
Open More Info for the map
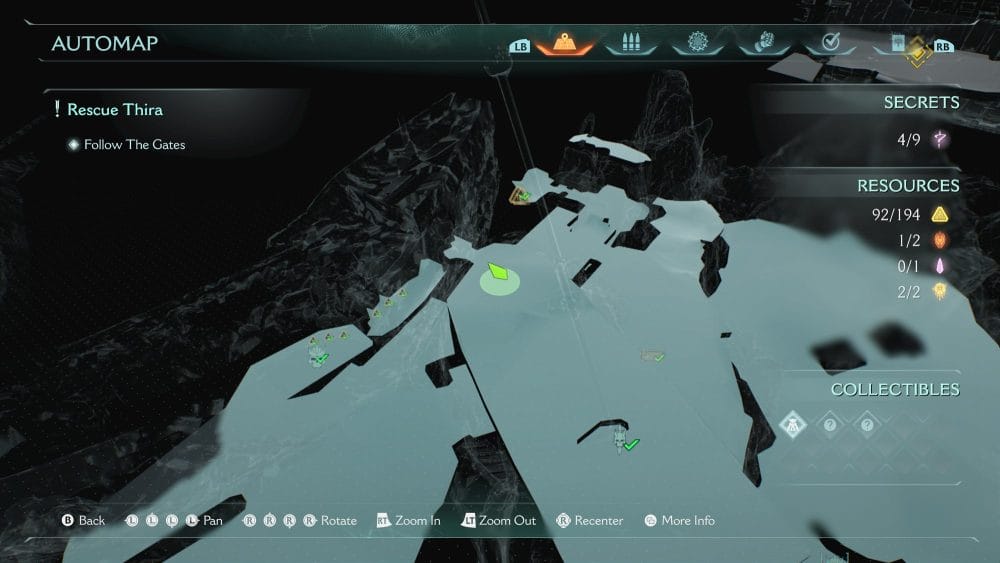(x=679, y=520)
